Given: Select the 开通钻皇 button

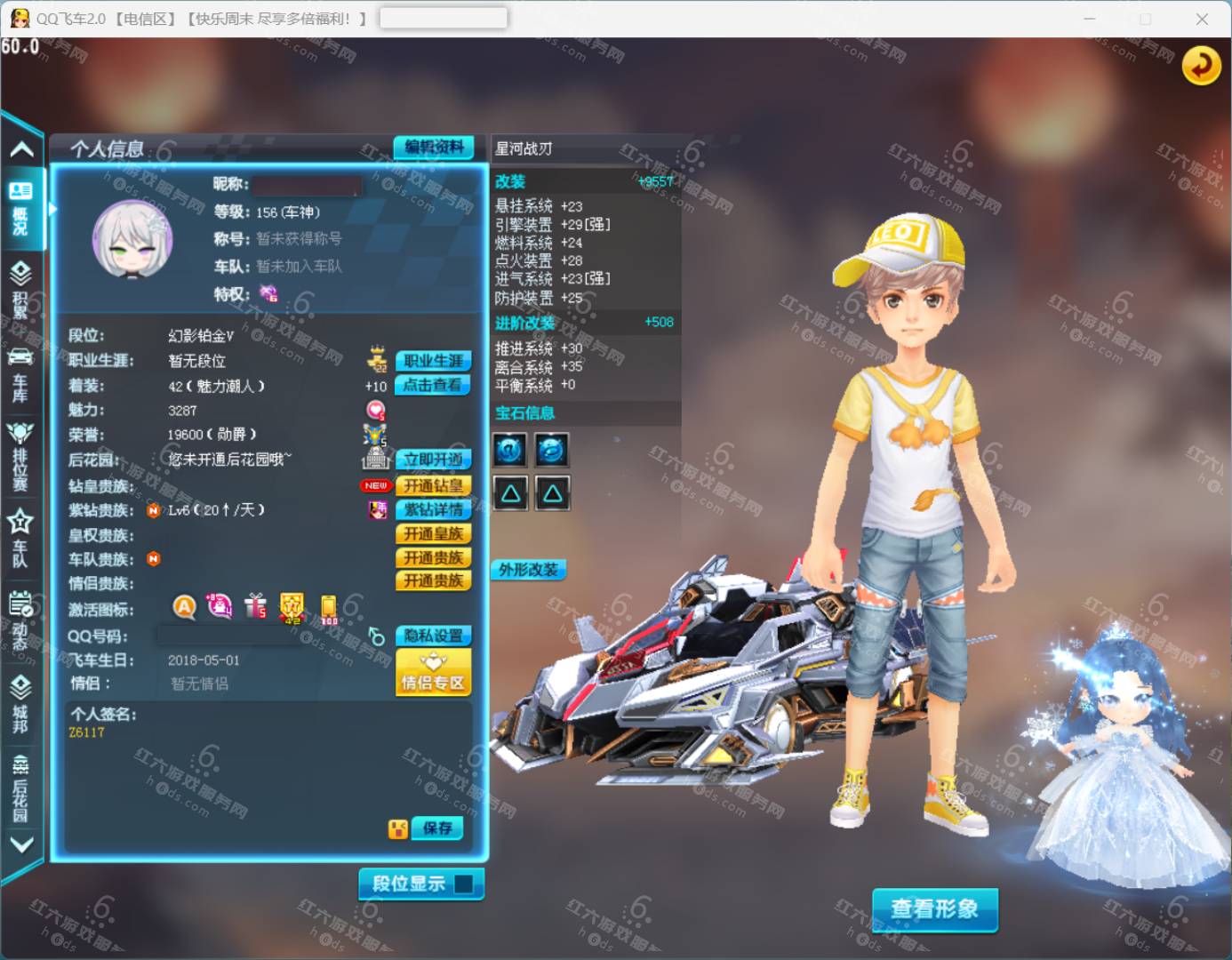Looking at the screenshot, I should tap(433, 485).
